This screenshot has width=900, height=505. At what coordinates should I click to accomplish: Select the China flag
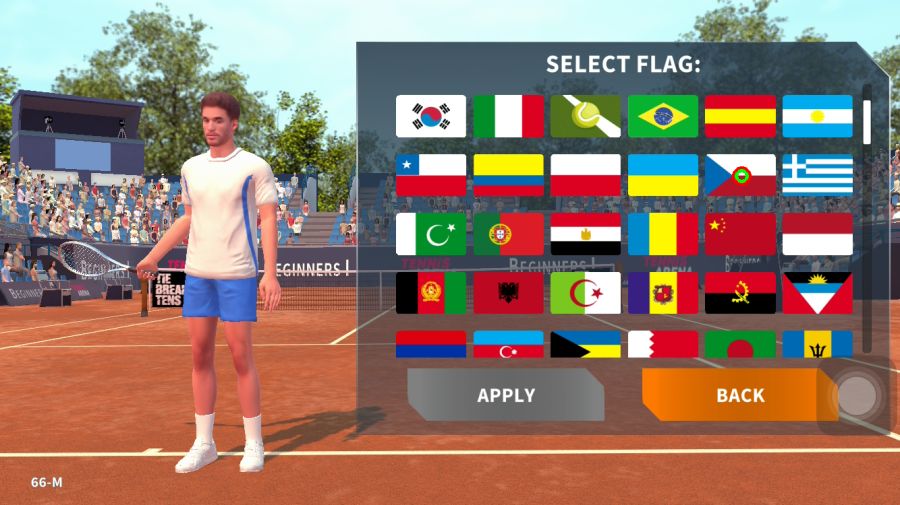(740, 234)
